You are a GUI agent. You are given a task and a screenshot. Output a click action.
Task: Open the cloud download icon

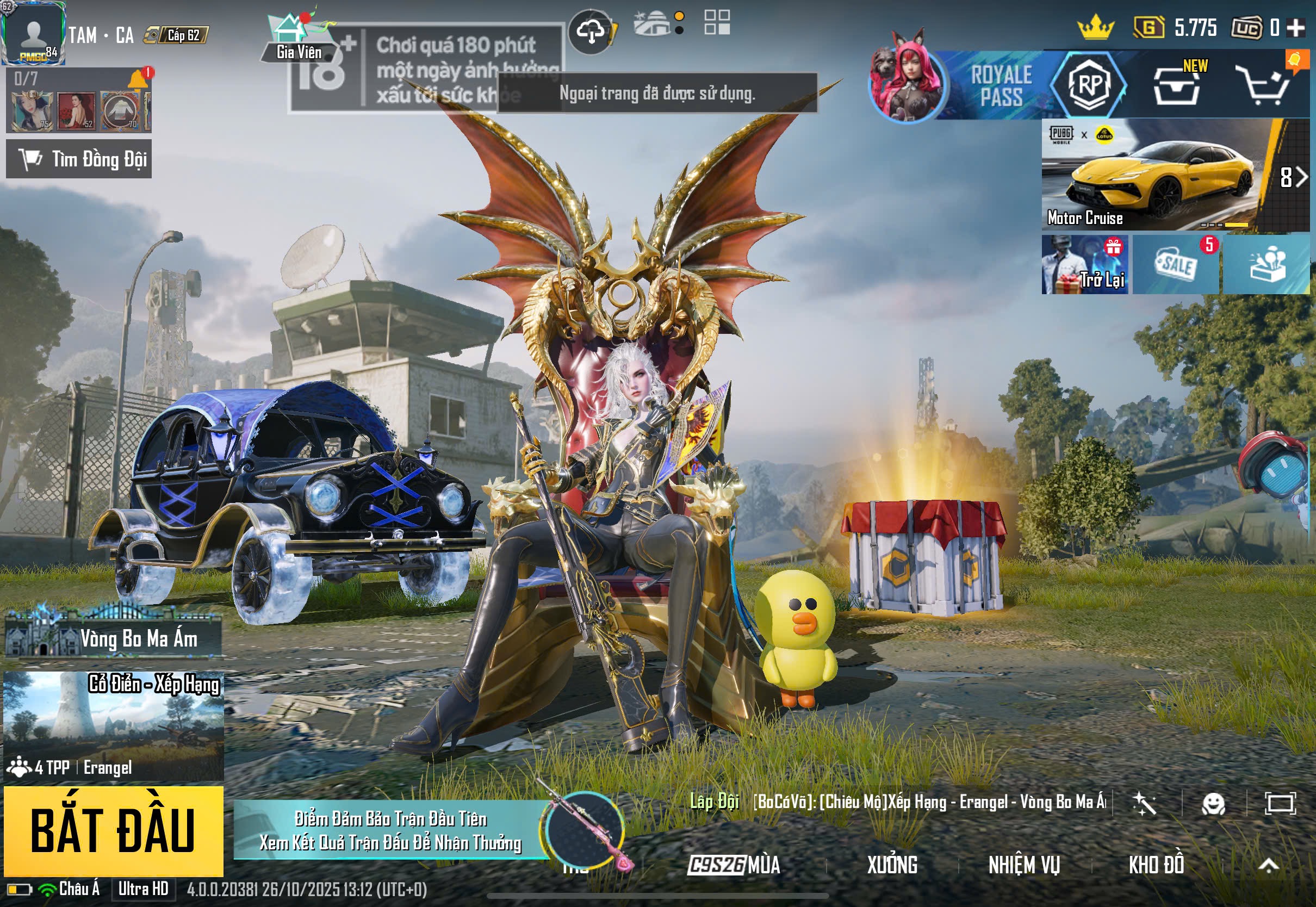591,32
